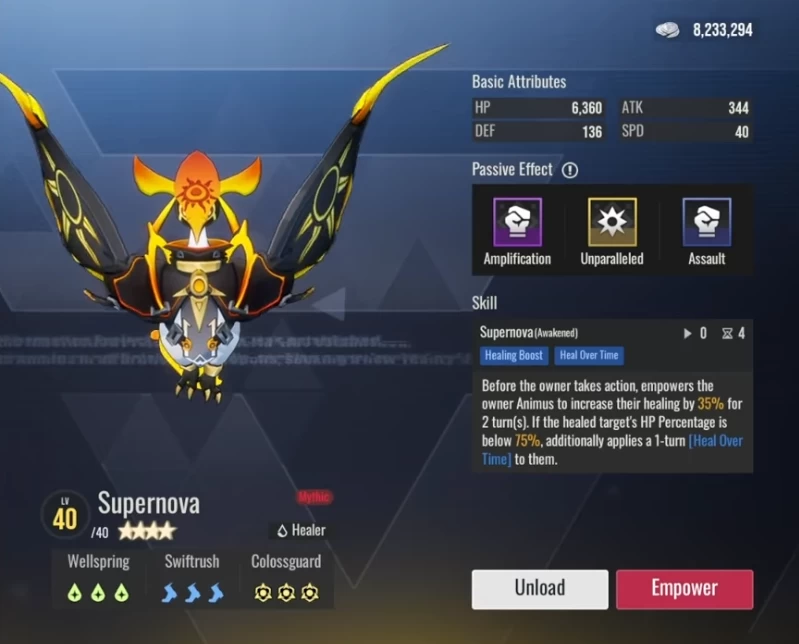
Task: Select the Assault passive icon
Action: point(707,222)
